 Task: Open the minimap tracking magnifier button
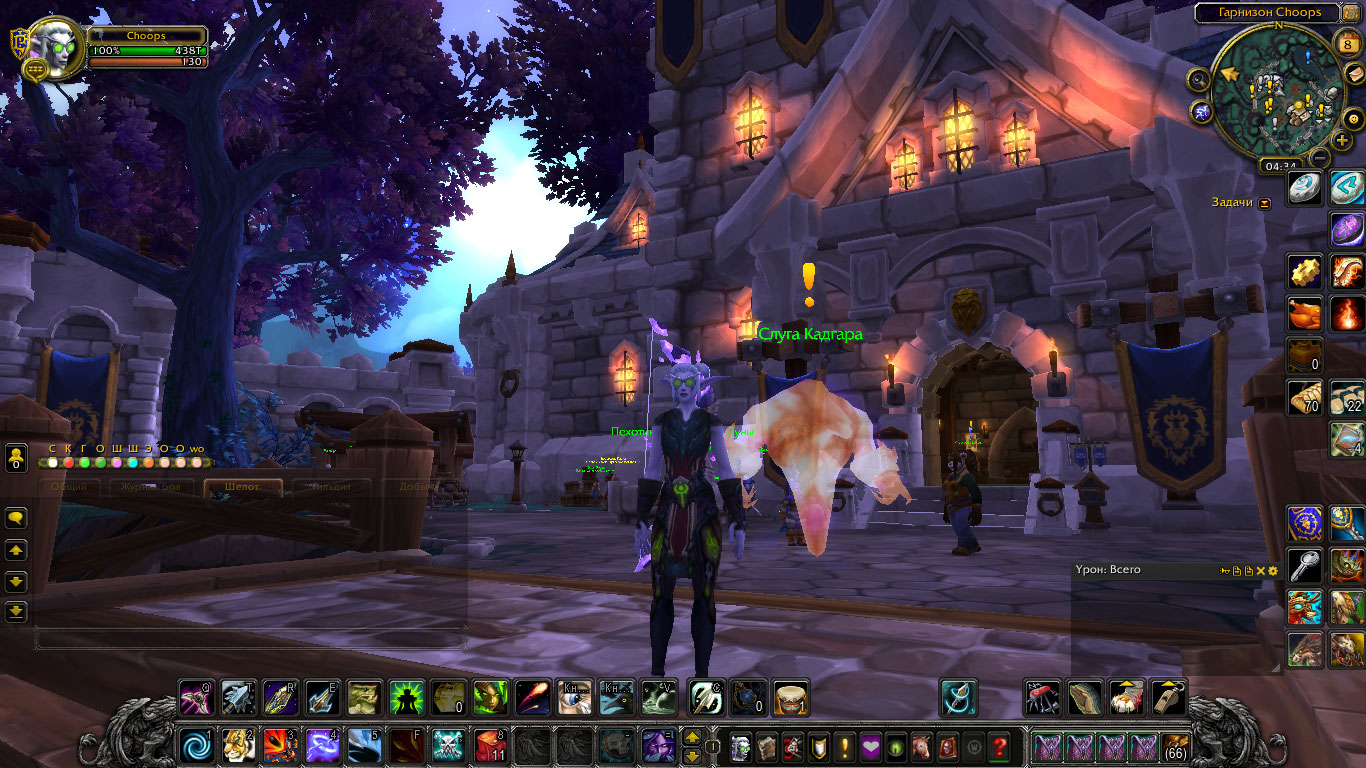[x=1198, y=79]
